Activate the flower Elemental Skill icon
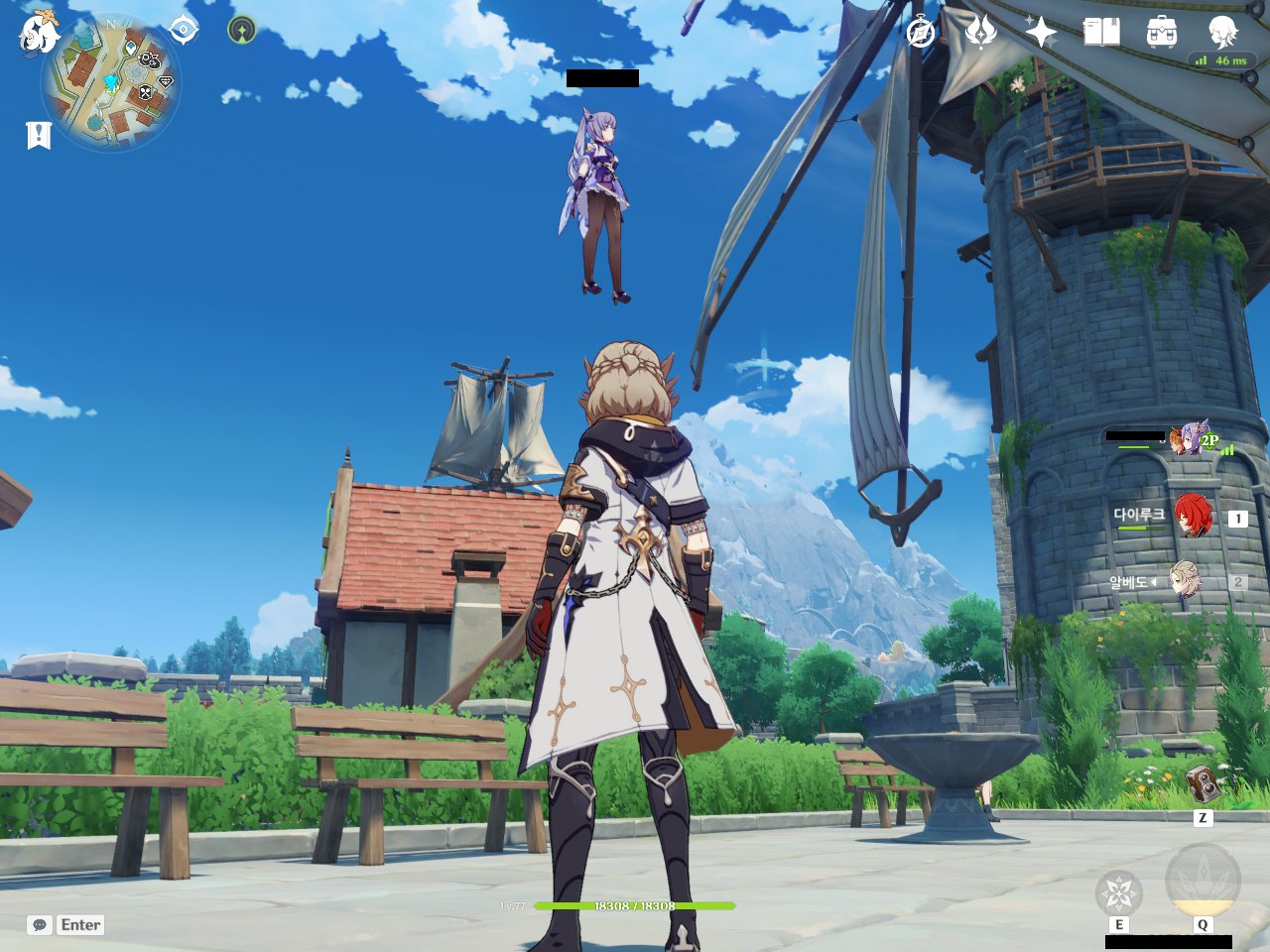1270x952 pixels. coord(1119,892)
